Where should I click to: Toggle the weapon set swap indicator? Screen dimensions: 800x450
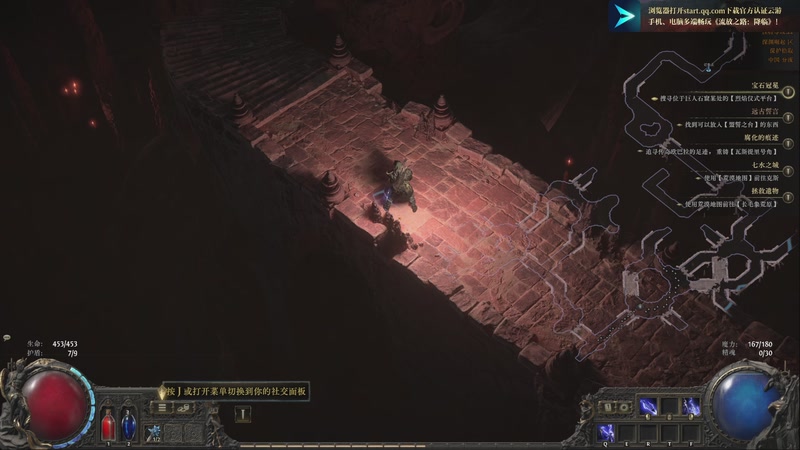coord(609,407)
